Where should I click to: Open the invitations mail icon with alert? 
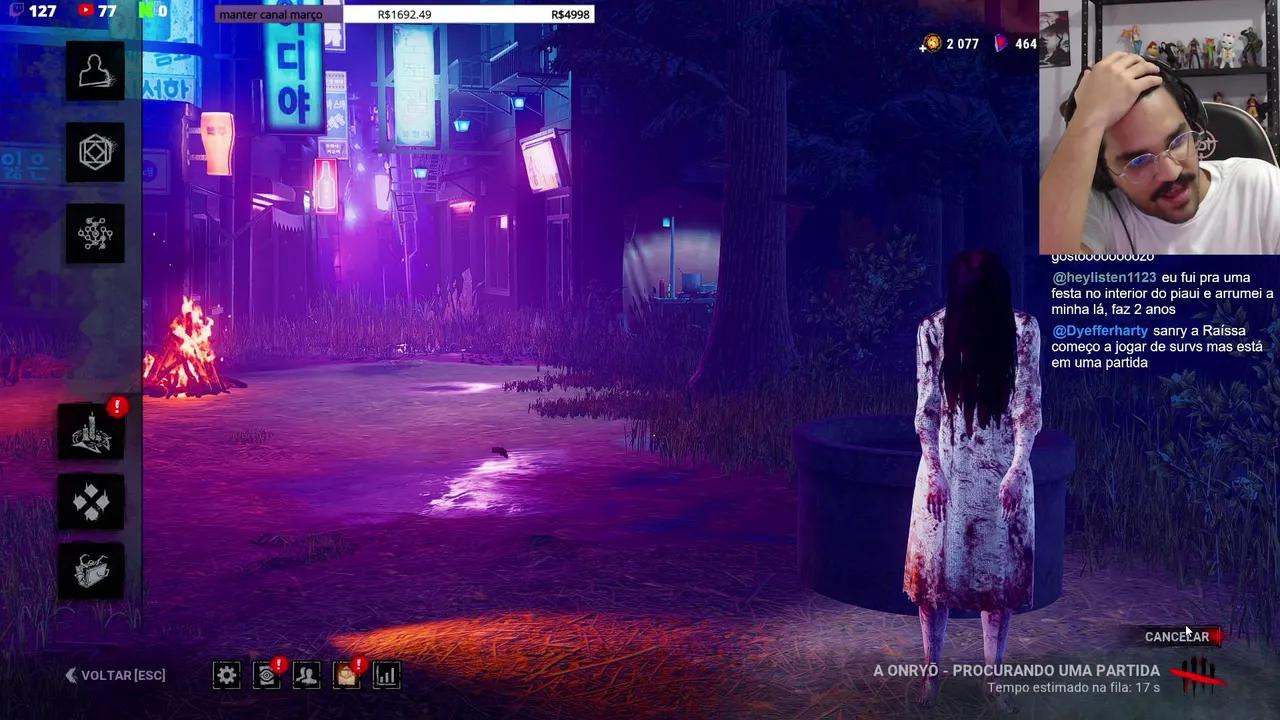point(346,676)
